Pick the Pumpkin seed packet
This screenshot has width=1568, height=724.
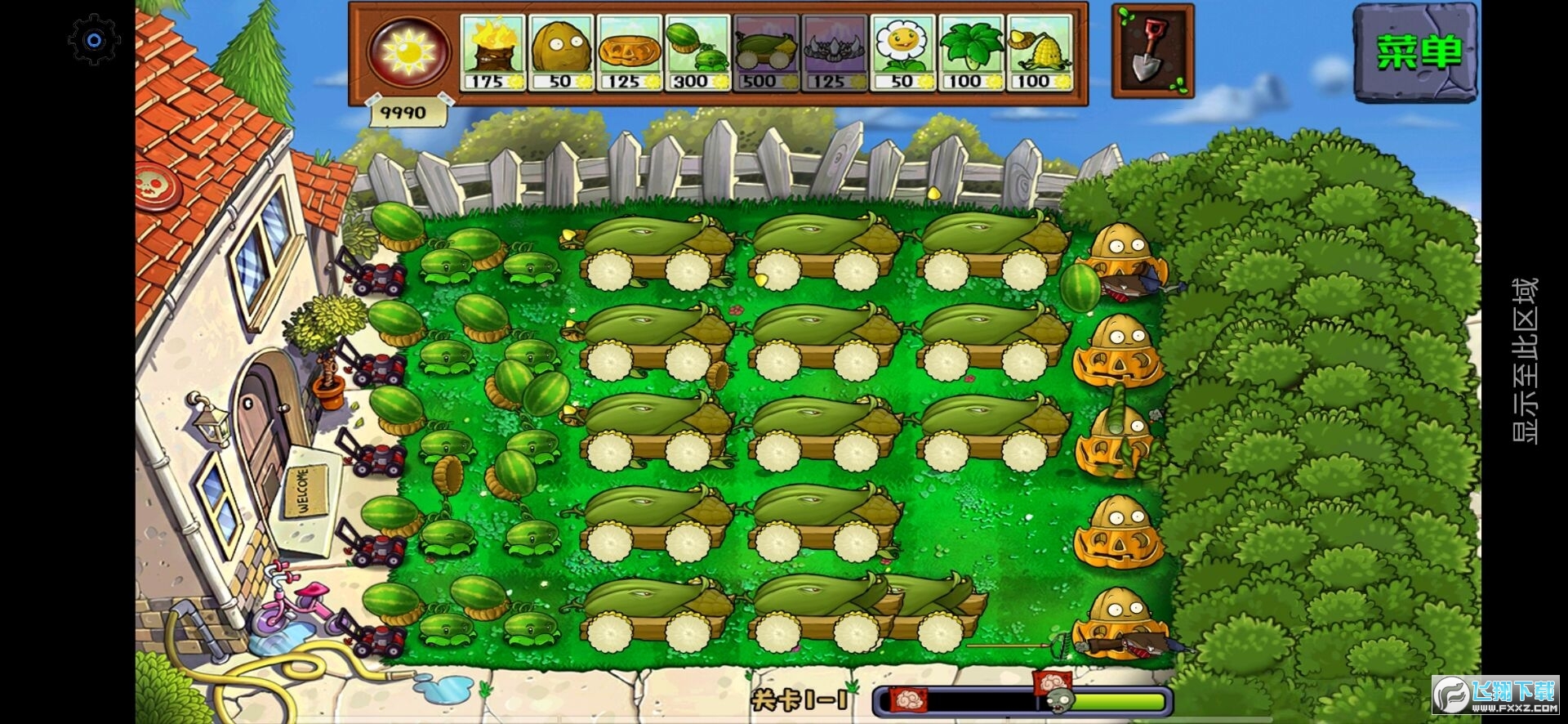point(629,49)
